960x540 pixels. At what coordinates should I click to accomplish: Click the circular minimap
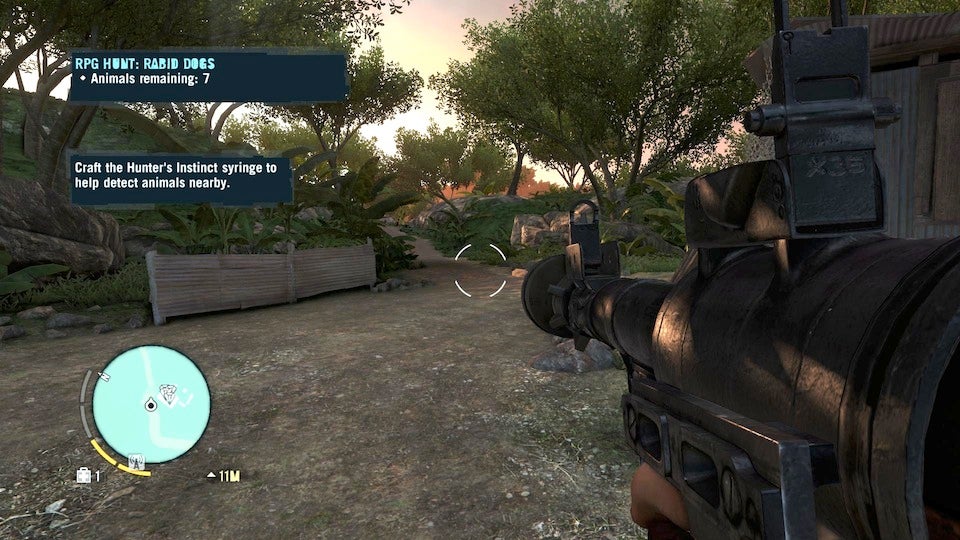(151, 404)
